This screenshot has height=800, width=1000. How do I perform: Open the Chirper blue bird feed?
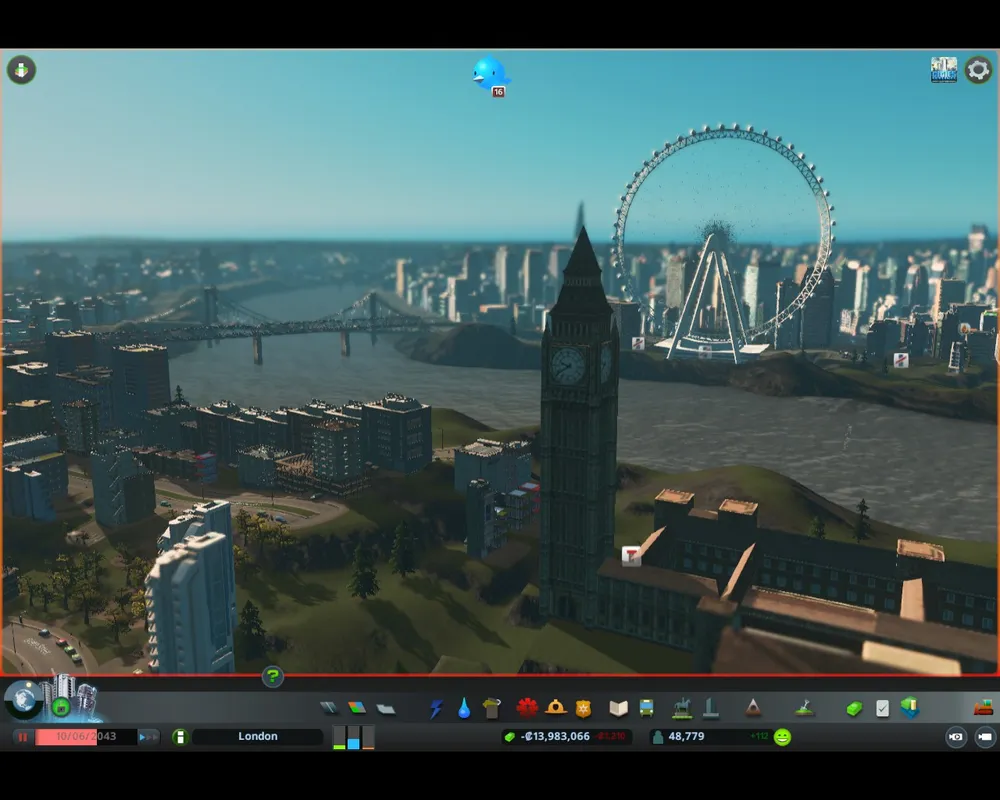[490, 73]
